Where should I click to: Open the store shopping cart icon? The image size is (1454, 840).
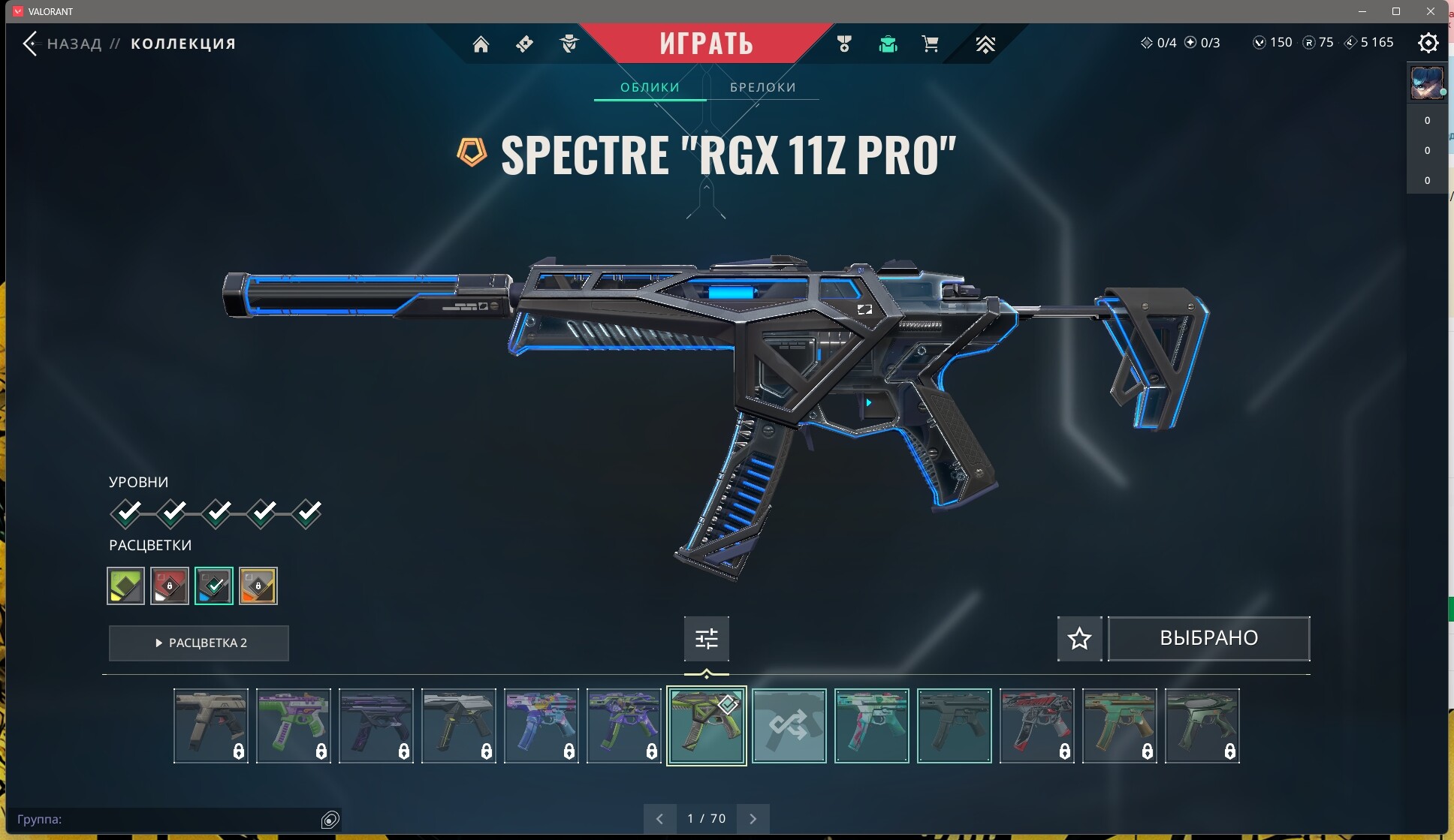(x=930, y=44)
